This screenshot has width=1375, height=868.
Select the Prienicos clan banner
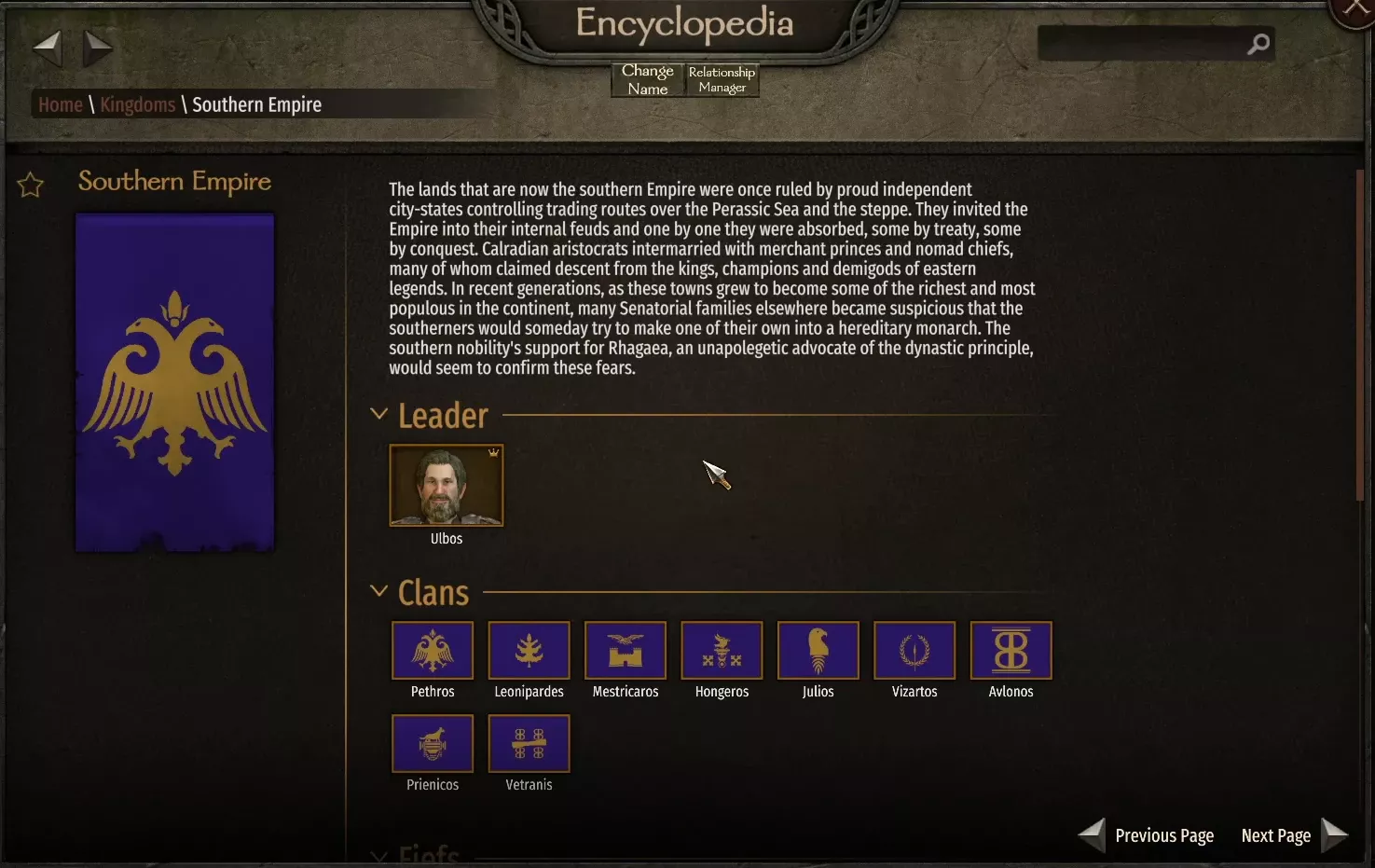(x=433, y=744)
